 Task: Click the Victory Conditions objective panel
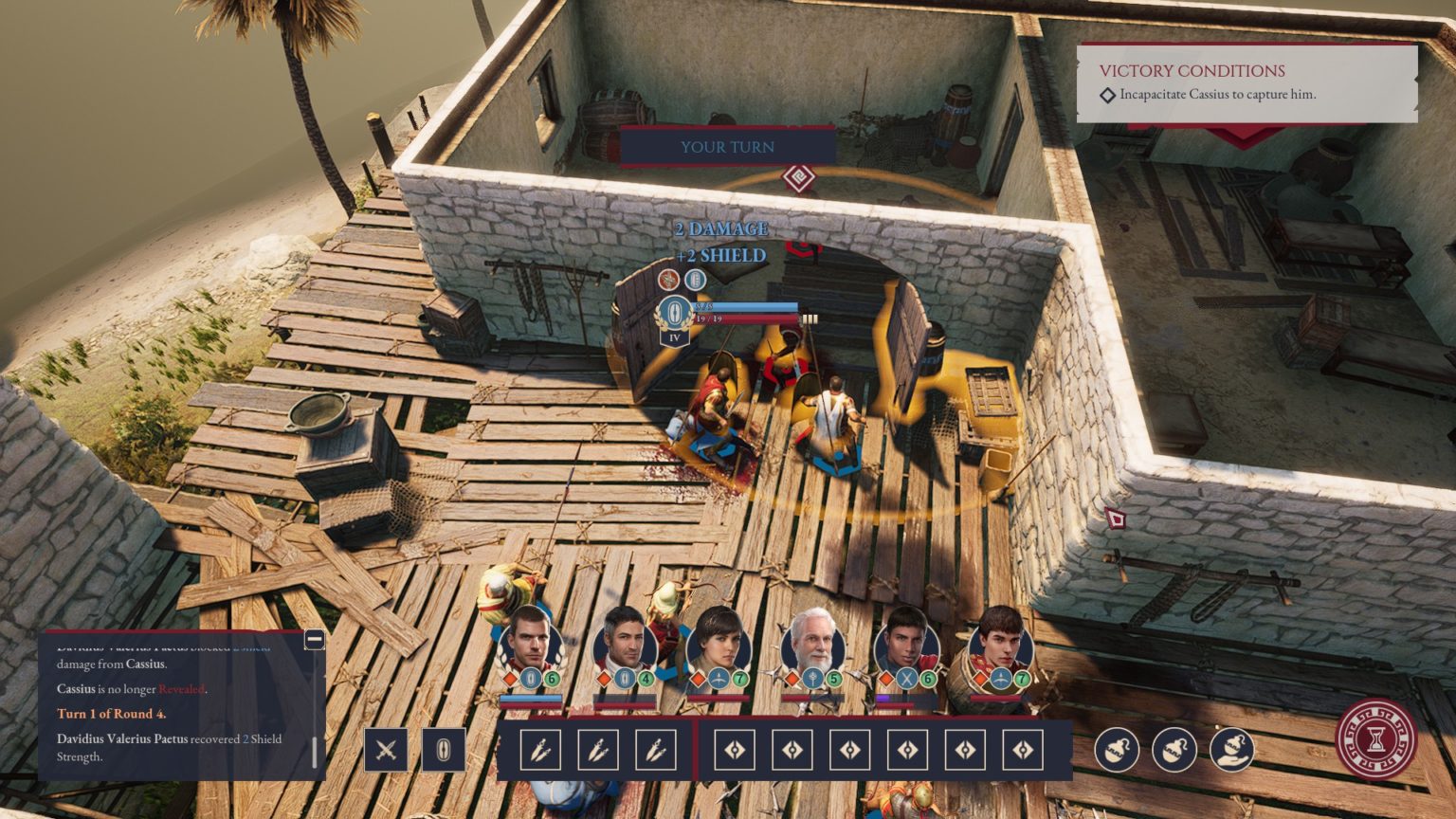pyautogui.click(x=1247, y=82)
